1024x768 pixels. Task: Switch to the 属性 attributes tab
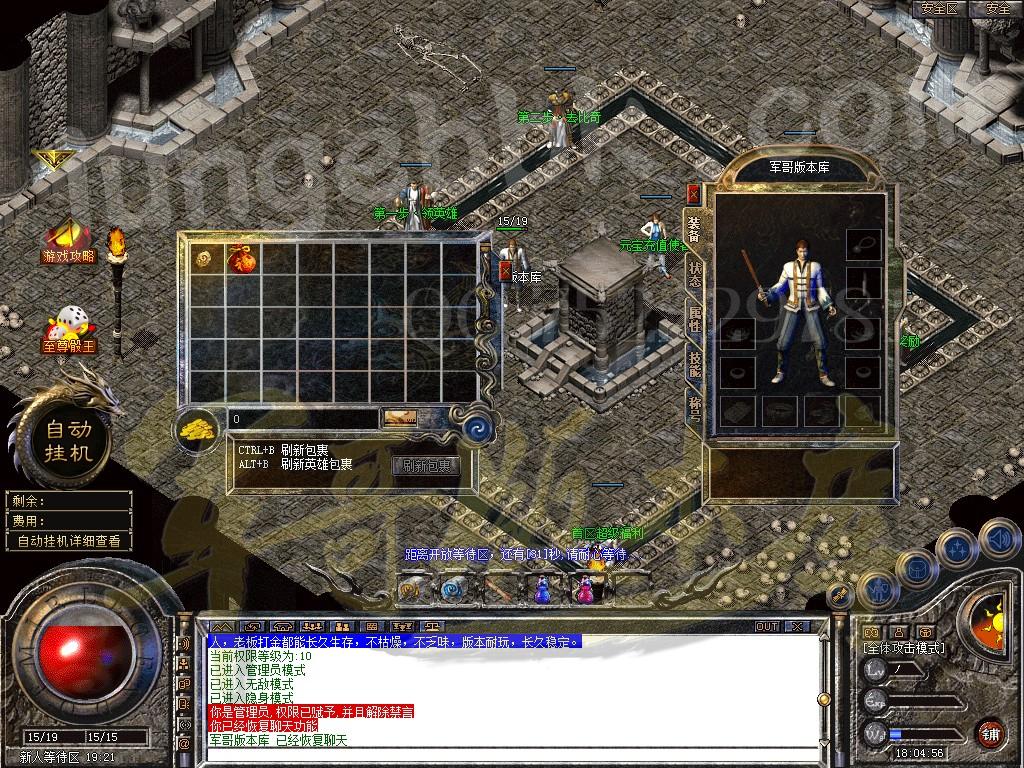[x=694, y=320]
